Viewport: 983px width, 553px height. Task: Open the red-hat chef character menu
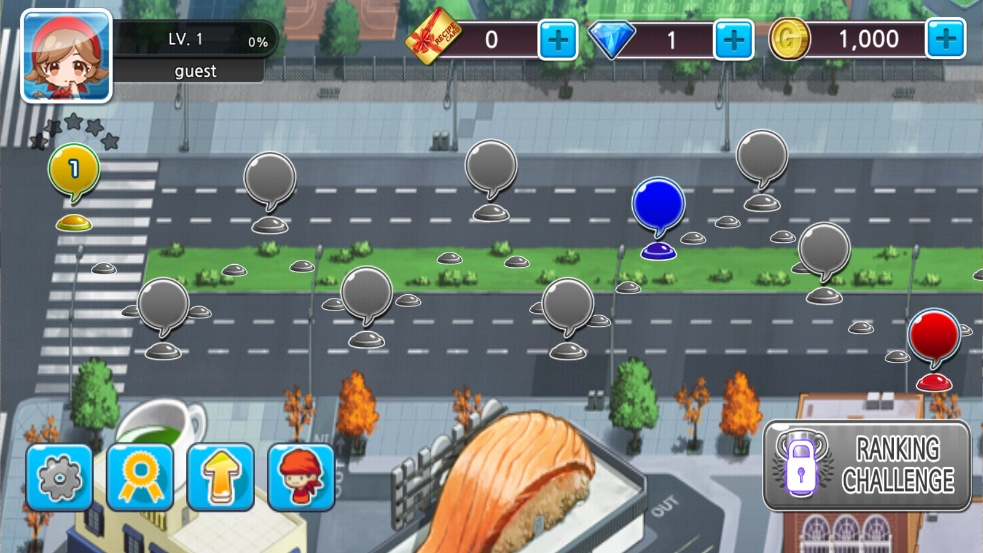coord(301,477)
